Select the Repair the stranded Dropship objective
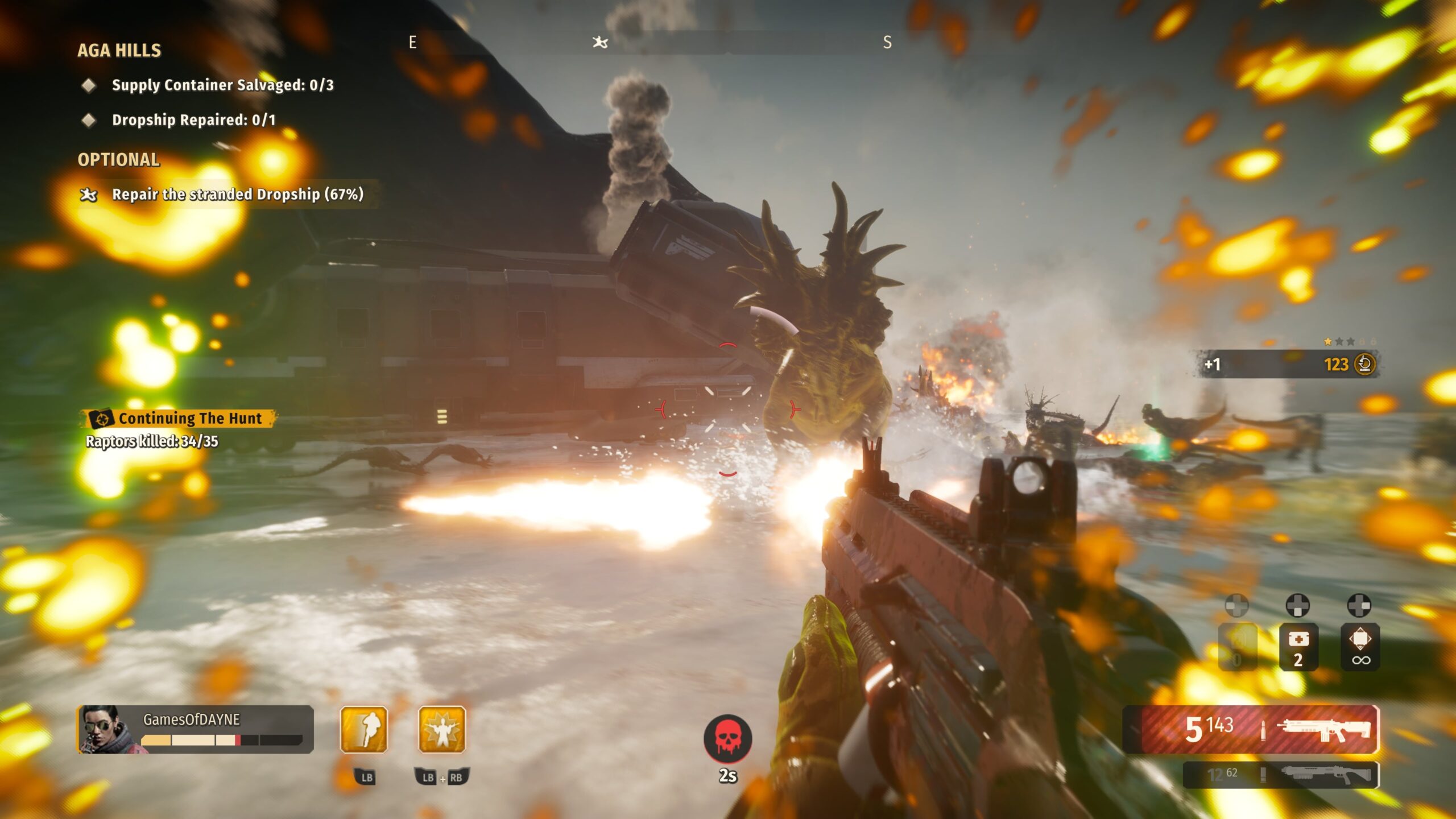The width and height of the screenshot is (1456, 819). click(x=237, y=195)
